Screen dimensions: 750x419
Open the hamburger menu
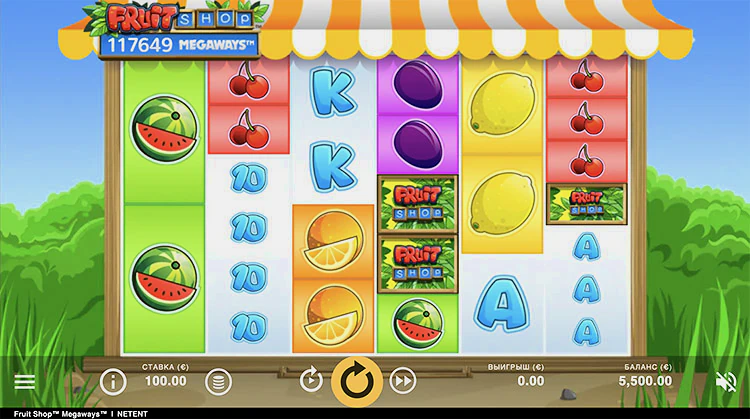tap(25, 381)
